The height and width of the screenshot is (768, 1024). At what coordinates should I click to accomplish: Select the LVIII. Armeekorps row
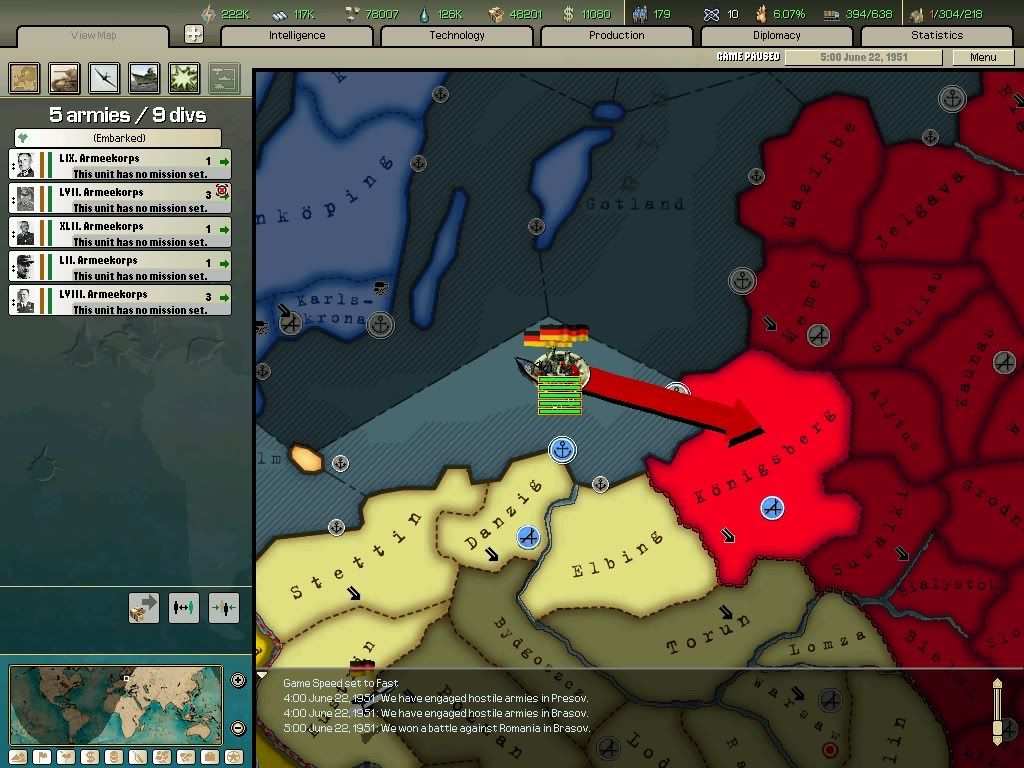point(120,301)
